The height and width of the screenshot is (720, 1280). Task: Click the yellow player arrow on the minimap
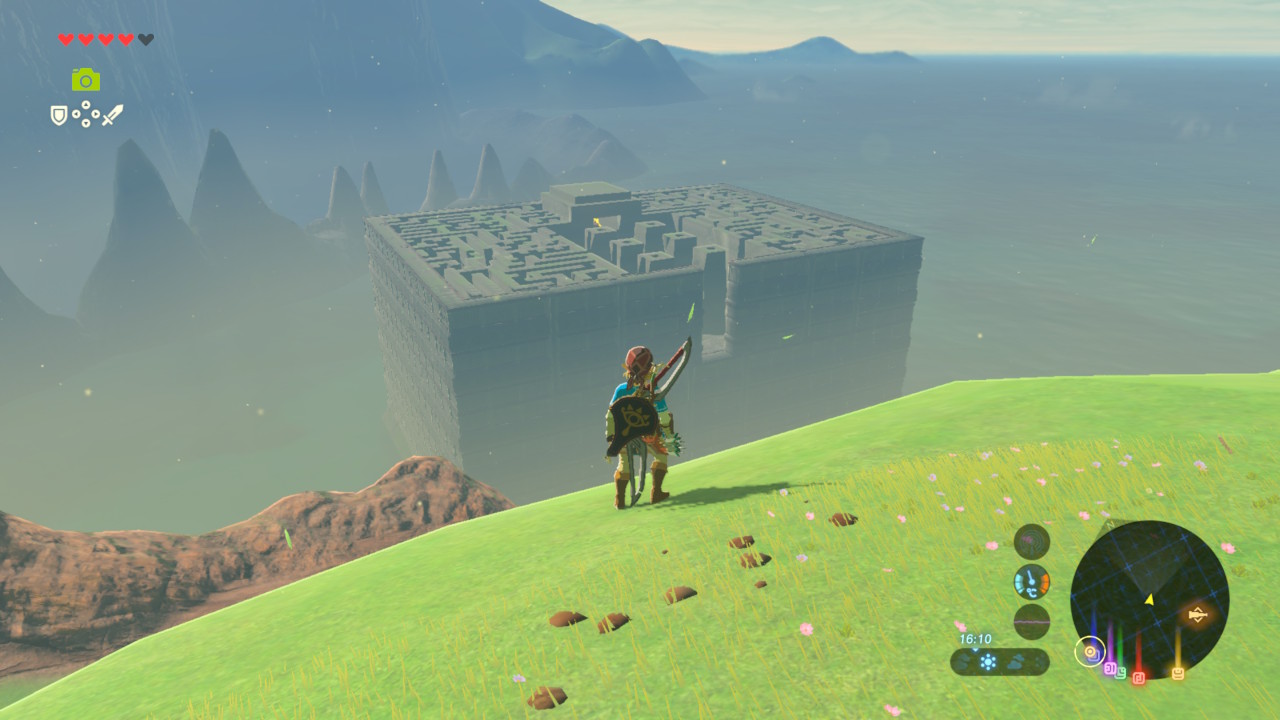pos(1149,599)
